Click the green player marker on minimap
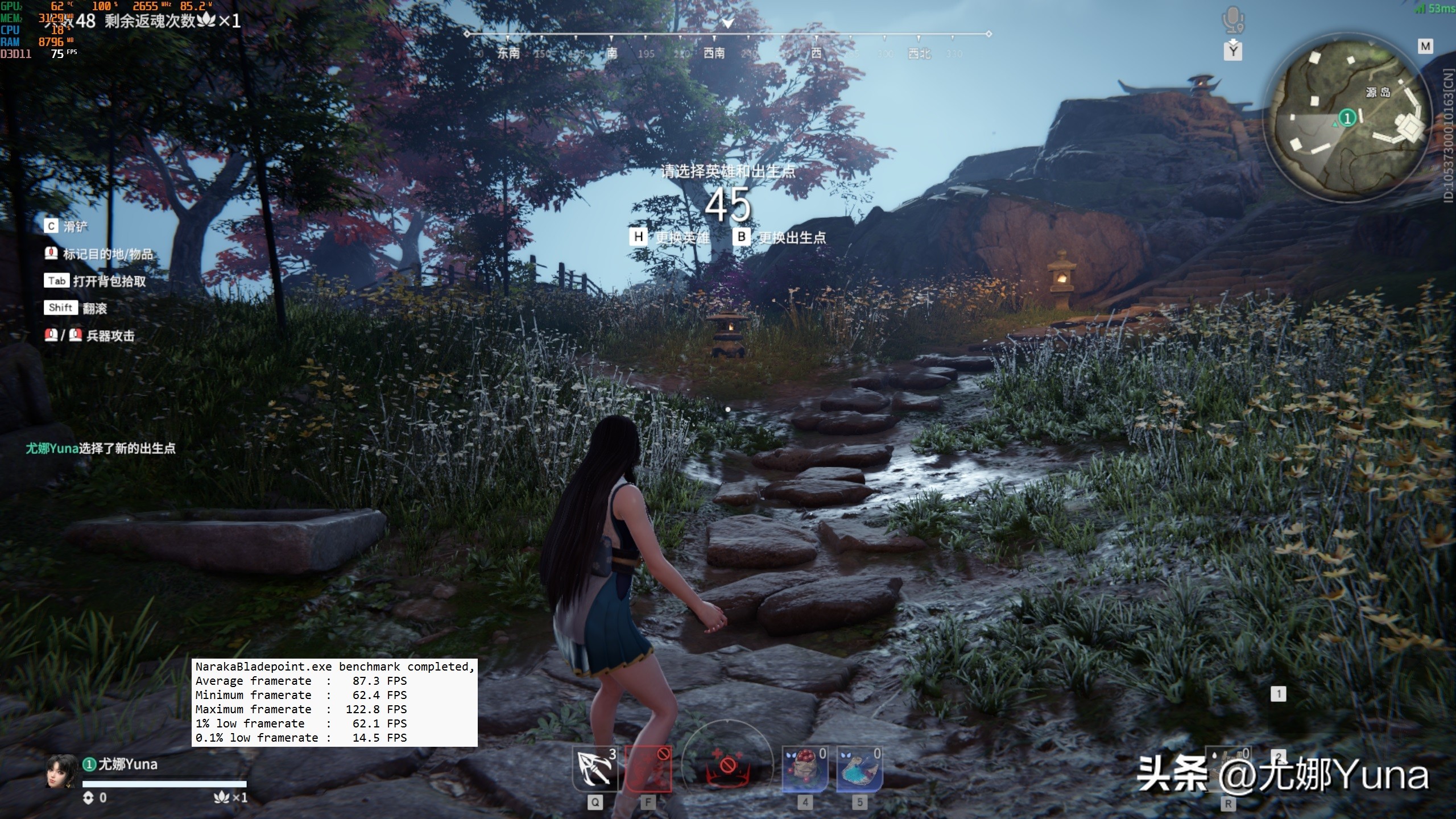 pyautogui.click(x=1347, y=118)
